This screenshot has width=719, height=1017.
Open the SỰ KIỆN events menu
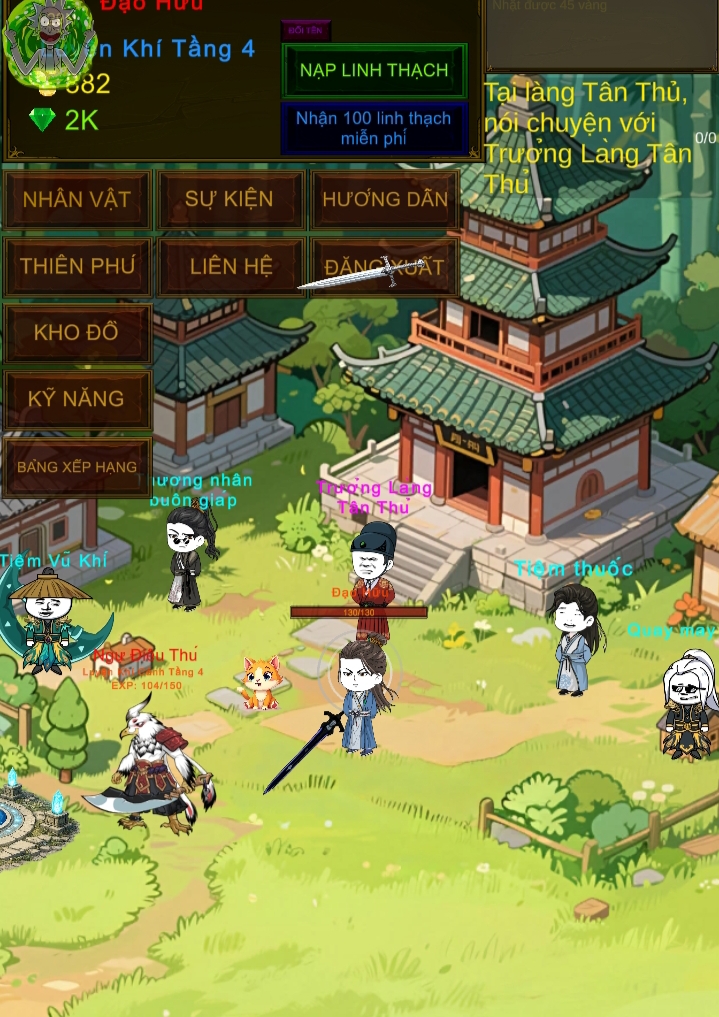click(229, 199)
